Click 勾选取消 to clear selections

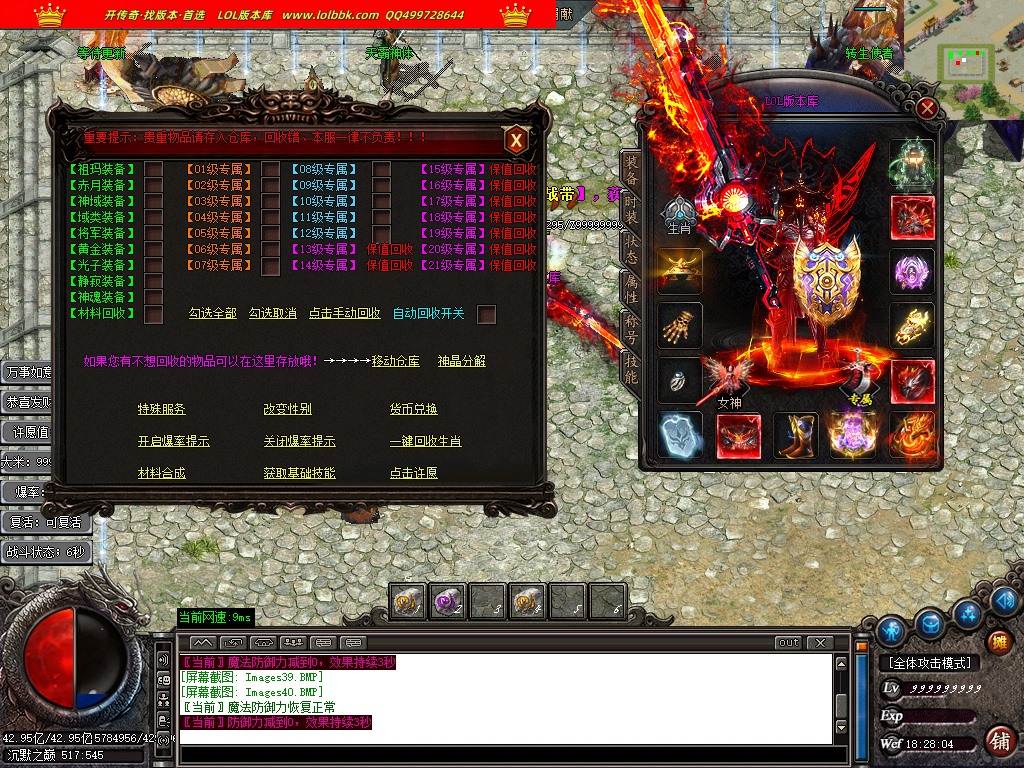273,313
